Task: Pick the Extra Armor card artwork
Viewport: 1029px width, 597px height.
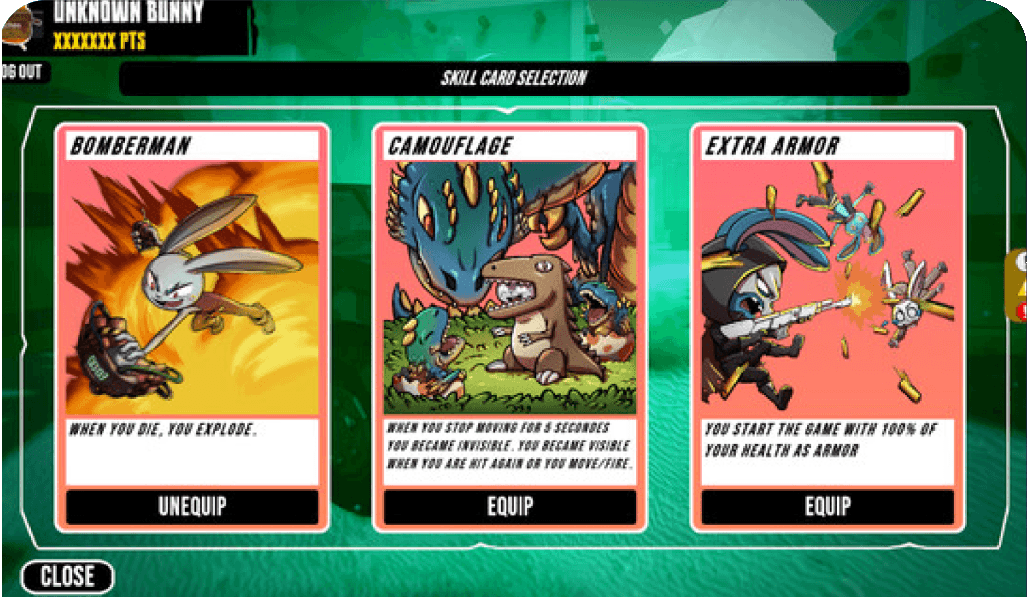Action: tap(827, 288)
